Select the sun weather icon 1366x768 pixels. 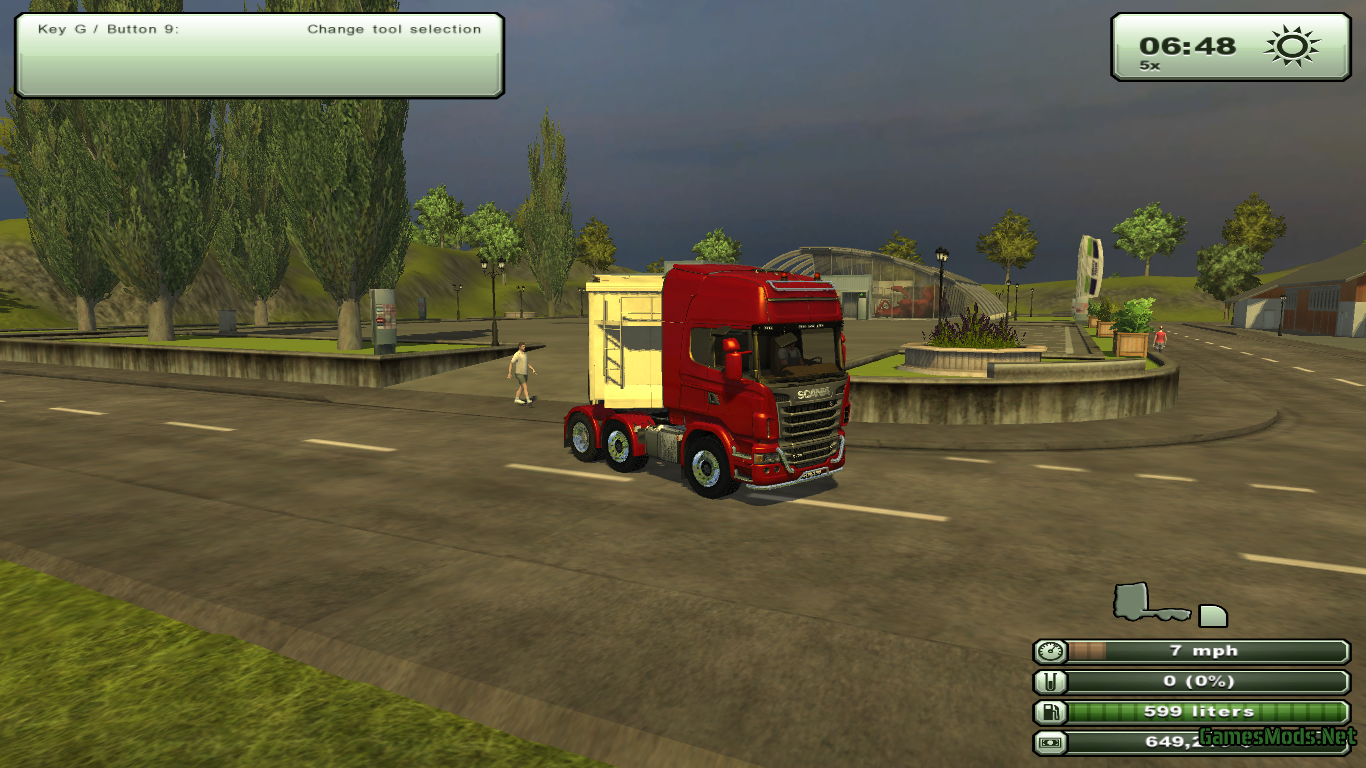[x=1291, y=46]
